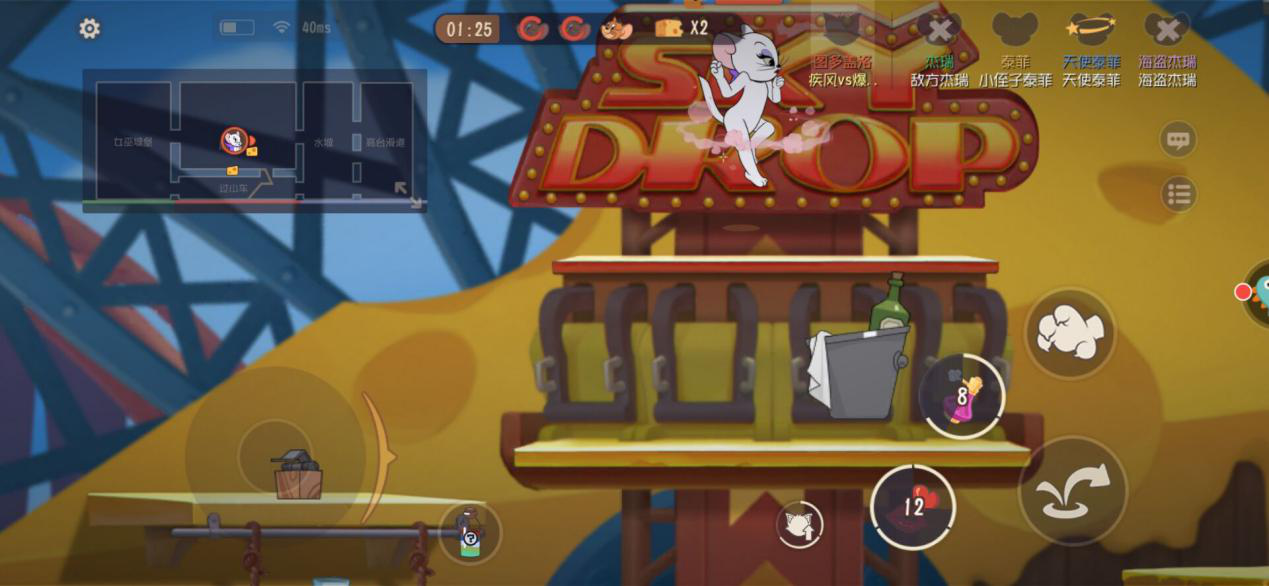The width and height of the screenshot is (1269, 586).
Task: Select the 天使泰菲 teammate portrait
Action: (1091, 30)
